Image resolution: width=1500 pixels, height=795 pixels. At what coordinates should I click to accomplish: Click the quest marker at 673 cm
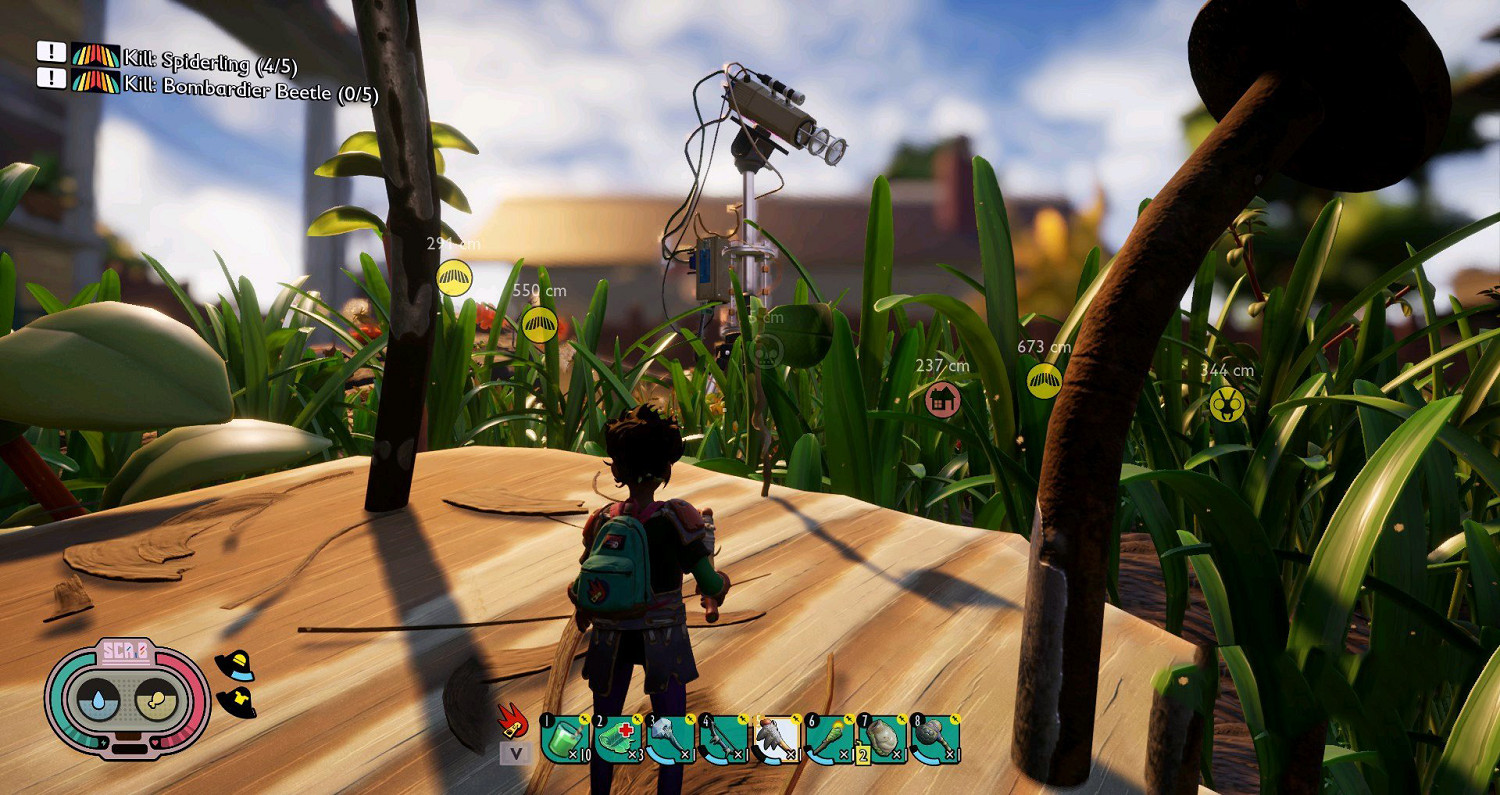pyautogui.click(x=1044, y=381)
